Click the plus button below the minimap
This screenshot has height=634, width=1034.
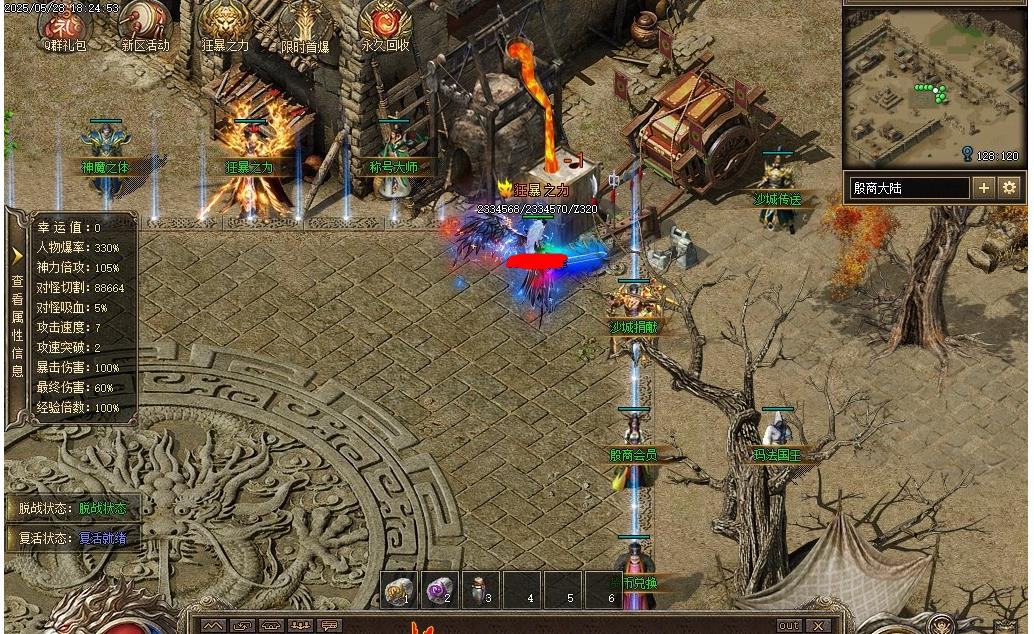[984, 188]
